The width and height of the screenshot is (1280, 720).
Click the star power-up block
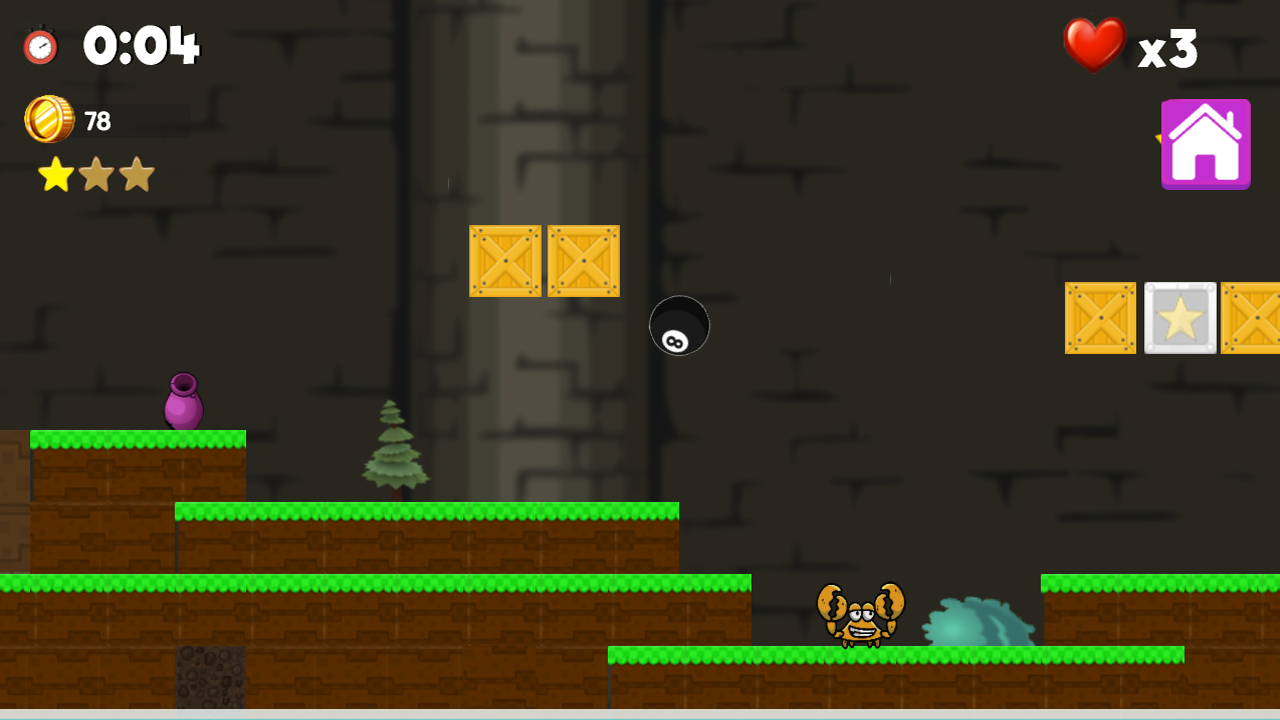(1180, 317)
